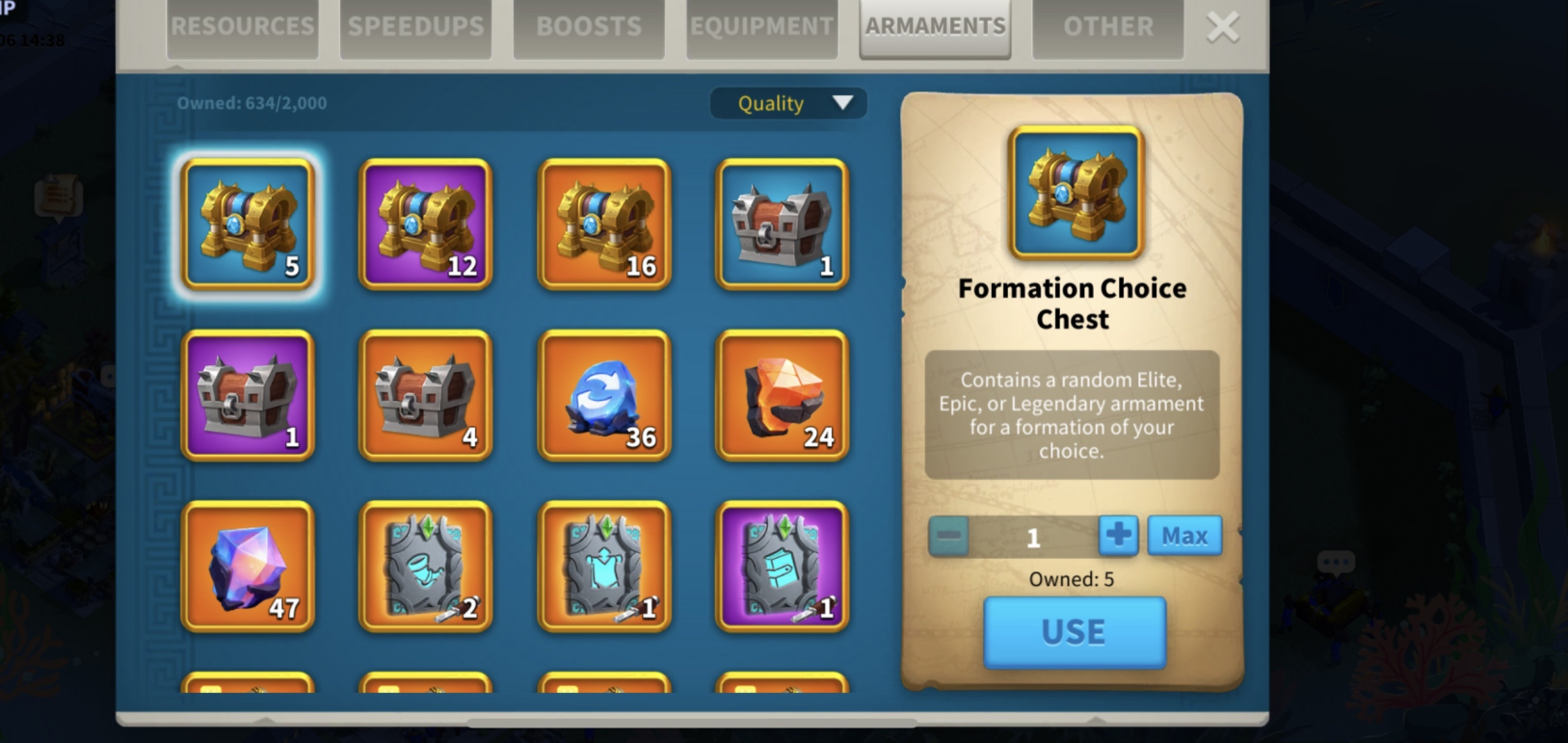This screenshot has height=743, width=1568.
Task: Switch to the Equipment tab
Action: pos(761,27)
